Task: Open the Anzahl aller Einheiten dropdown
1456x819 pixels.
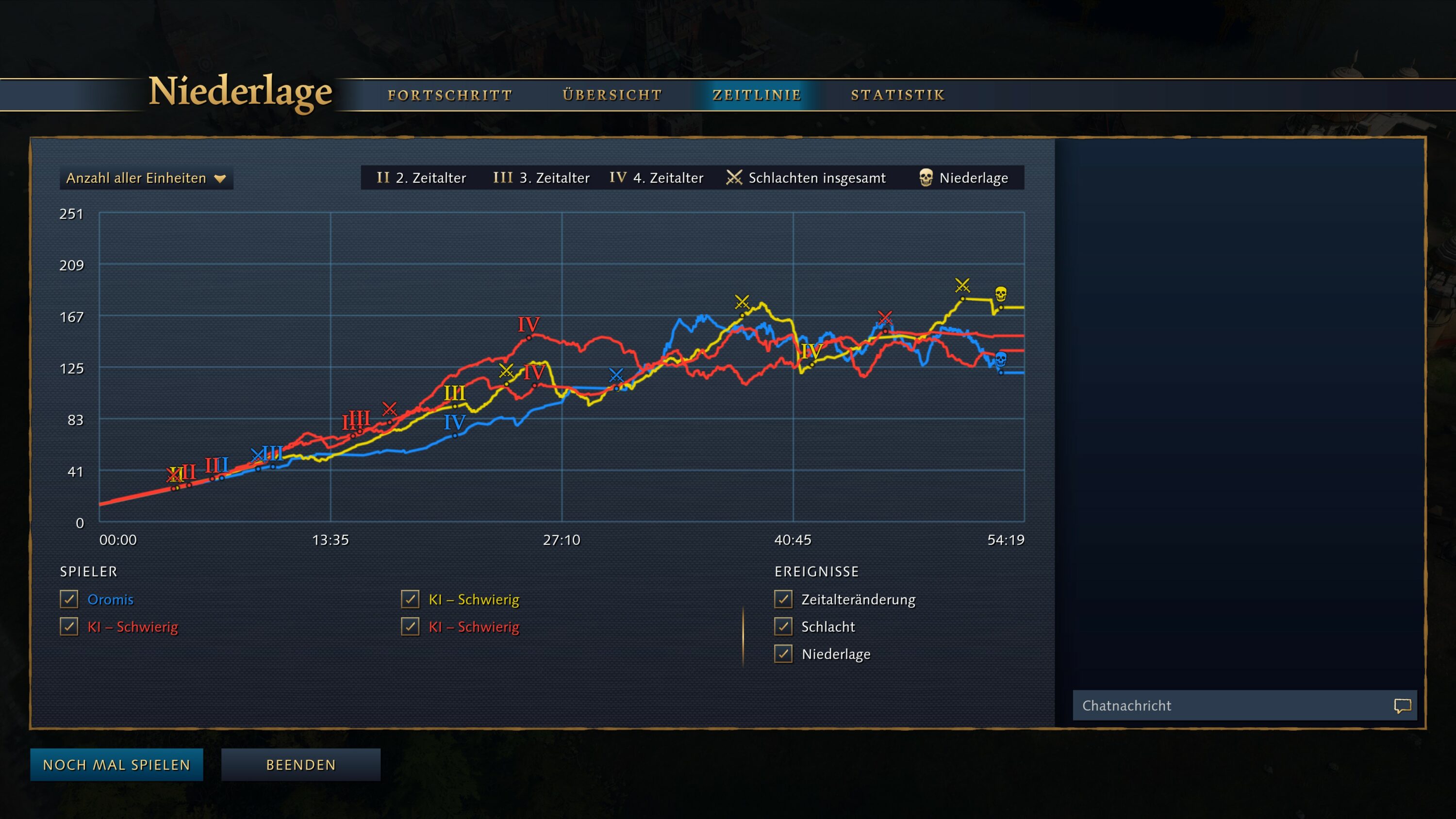Action: point(147,178)
